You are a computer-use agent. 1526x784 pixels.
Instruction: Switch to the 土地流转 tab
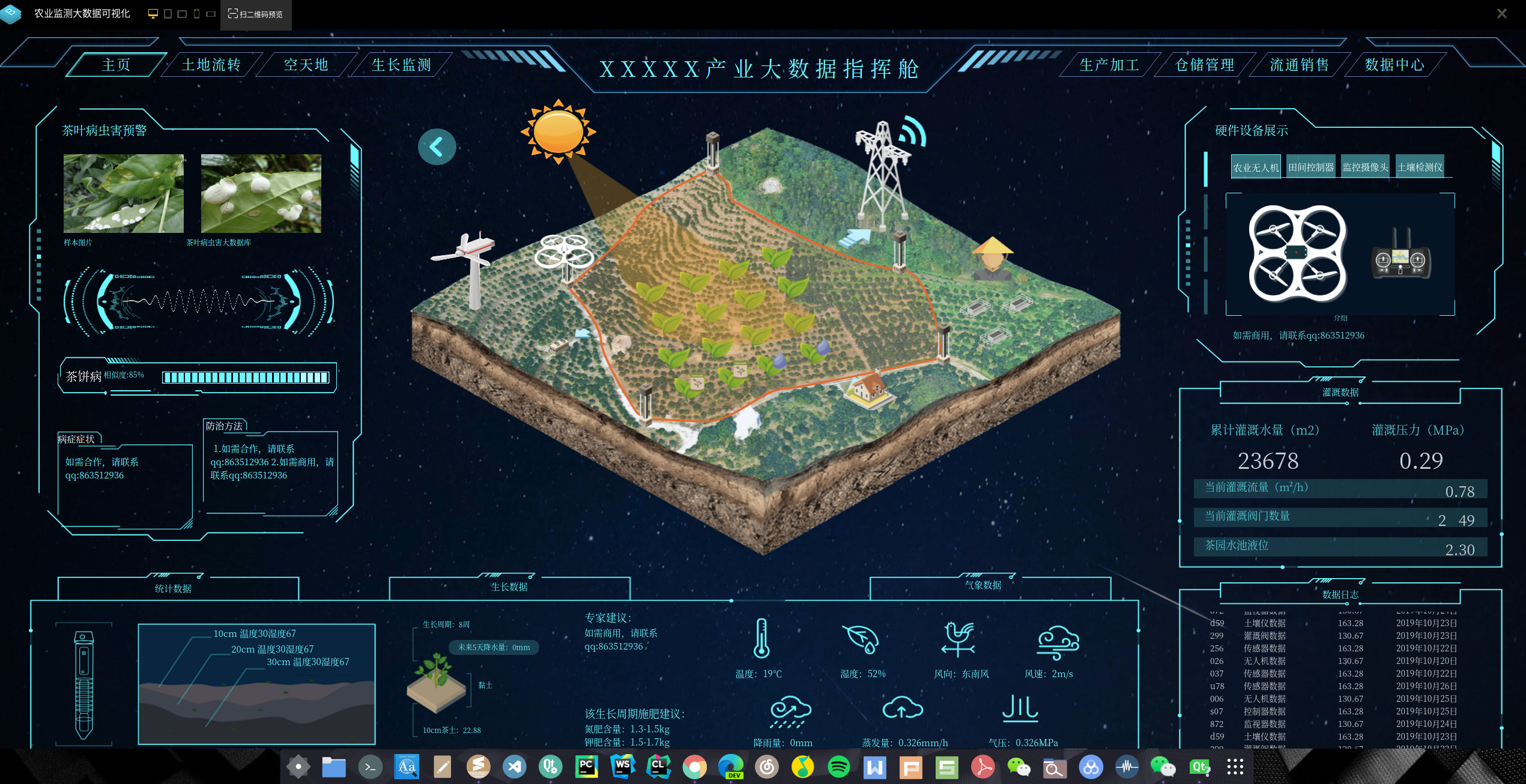point(211,65)
